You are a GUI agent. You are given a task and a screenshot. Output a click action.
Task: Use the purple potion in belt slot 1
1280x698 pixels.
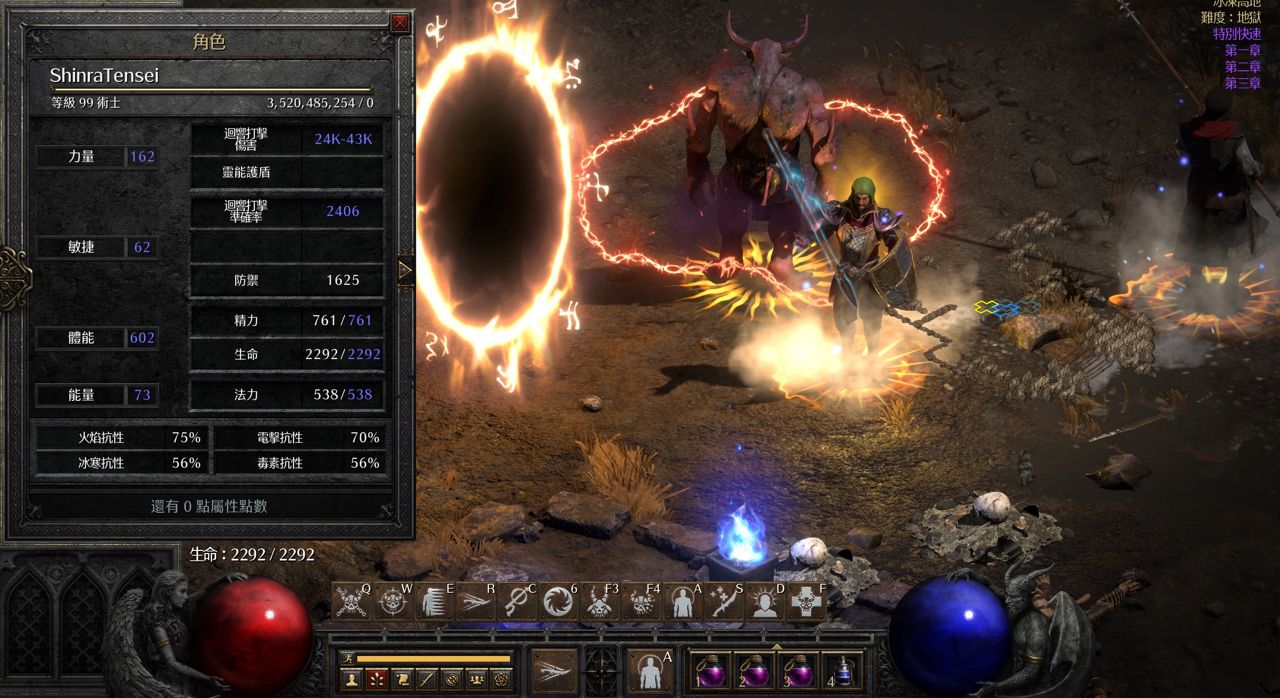click(x=711, y=671)
